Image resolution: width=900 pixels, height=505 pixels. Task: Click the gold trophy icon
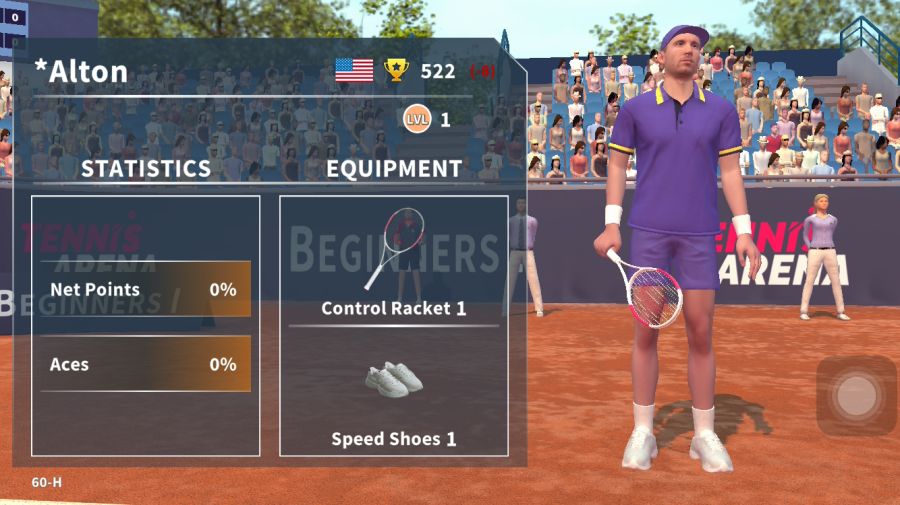[x=397, y=70]
